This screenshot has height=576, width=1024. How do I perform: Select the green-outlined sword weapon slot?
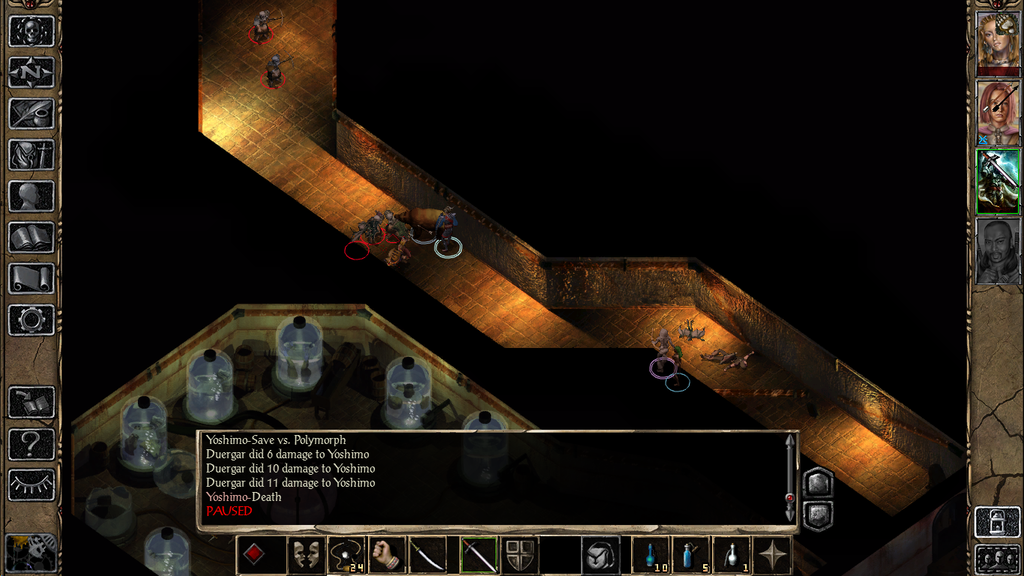(478, 555)
